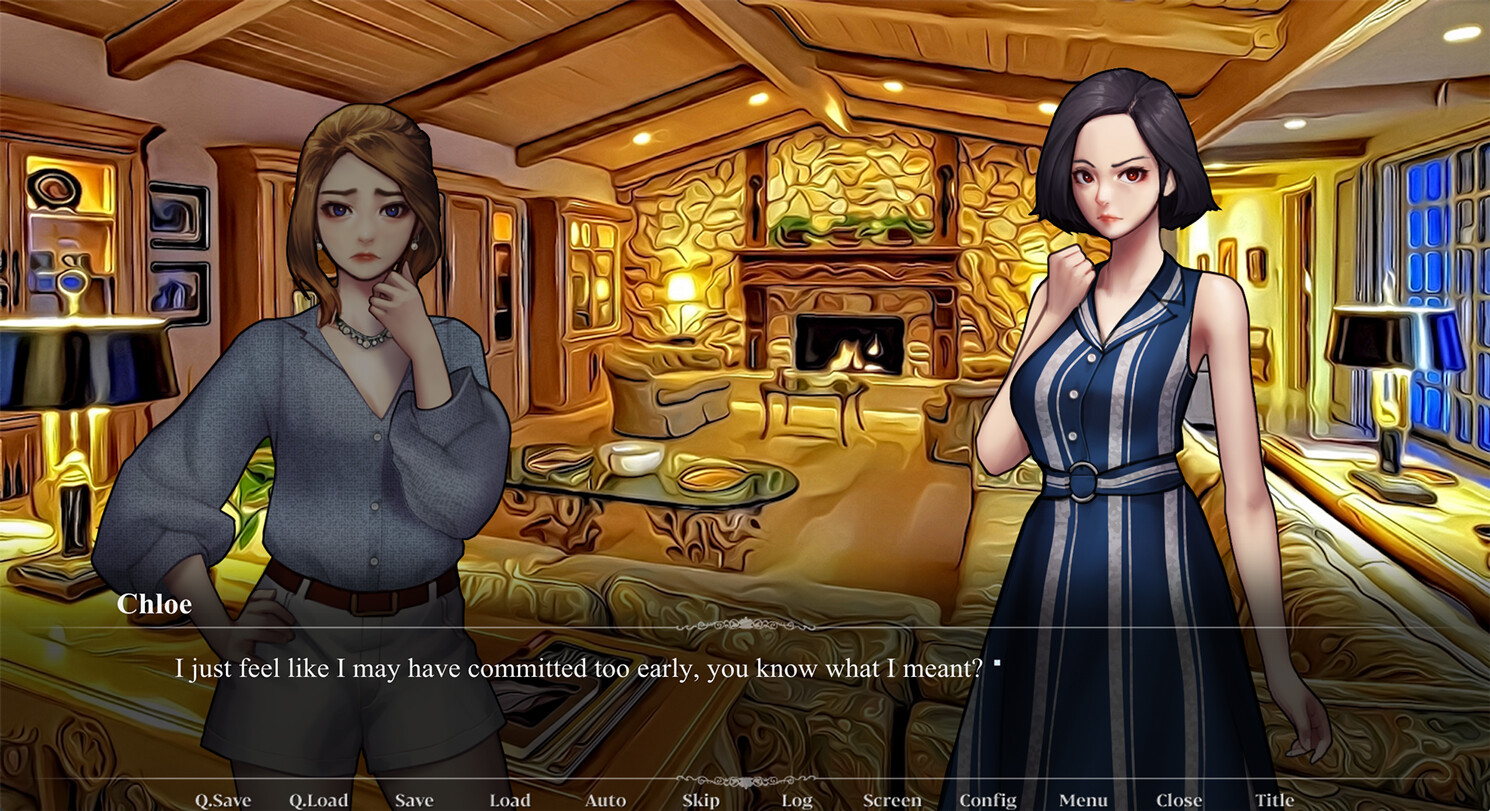Click the Chloe name label
The width and height of the screenshot is (1490, 811).
[153, 604]
